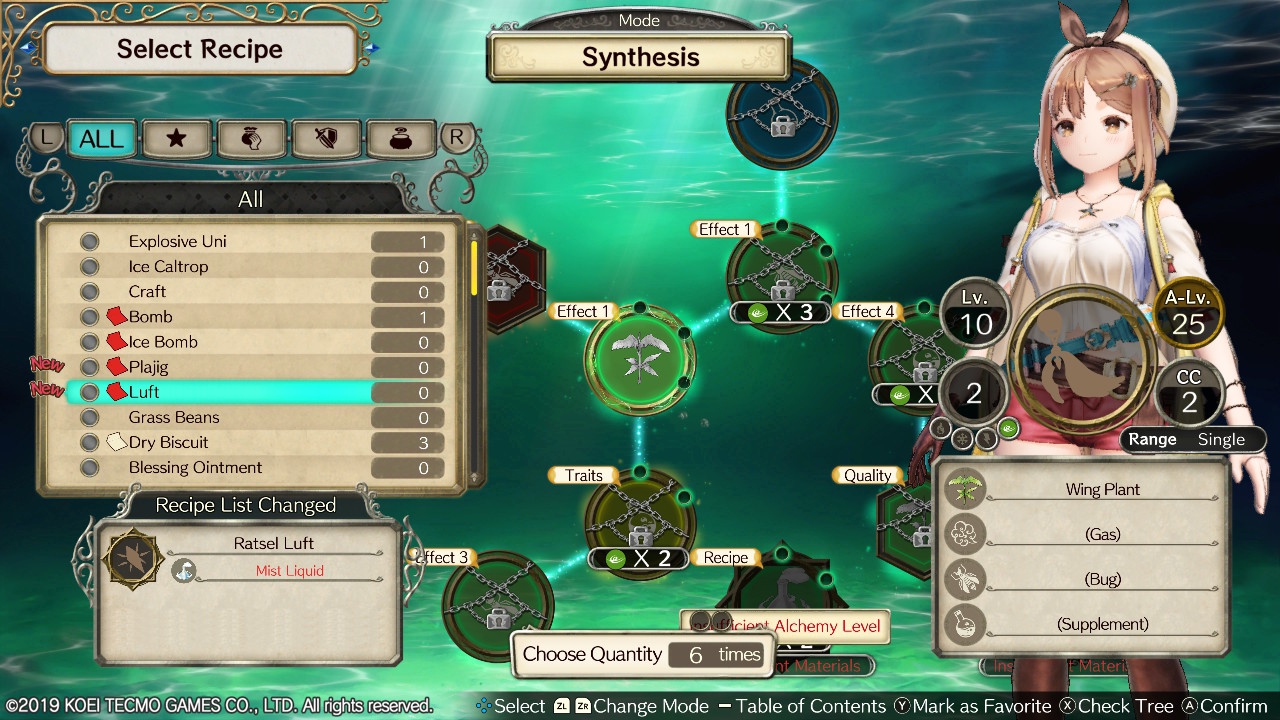Select the Explosive Uni recipe

[251, 241]
